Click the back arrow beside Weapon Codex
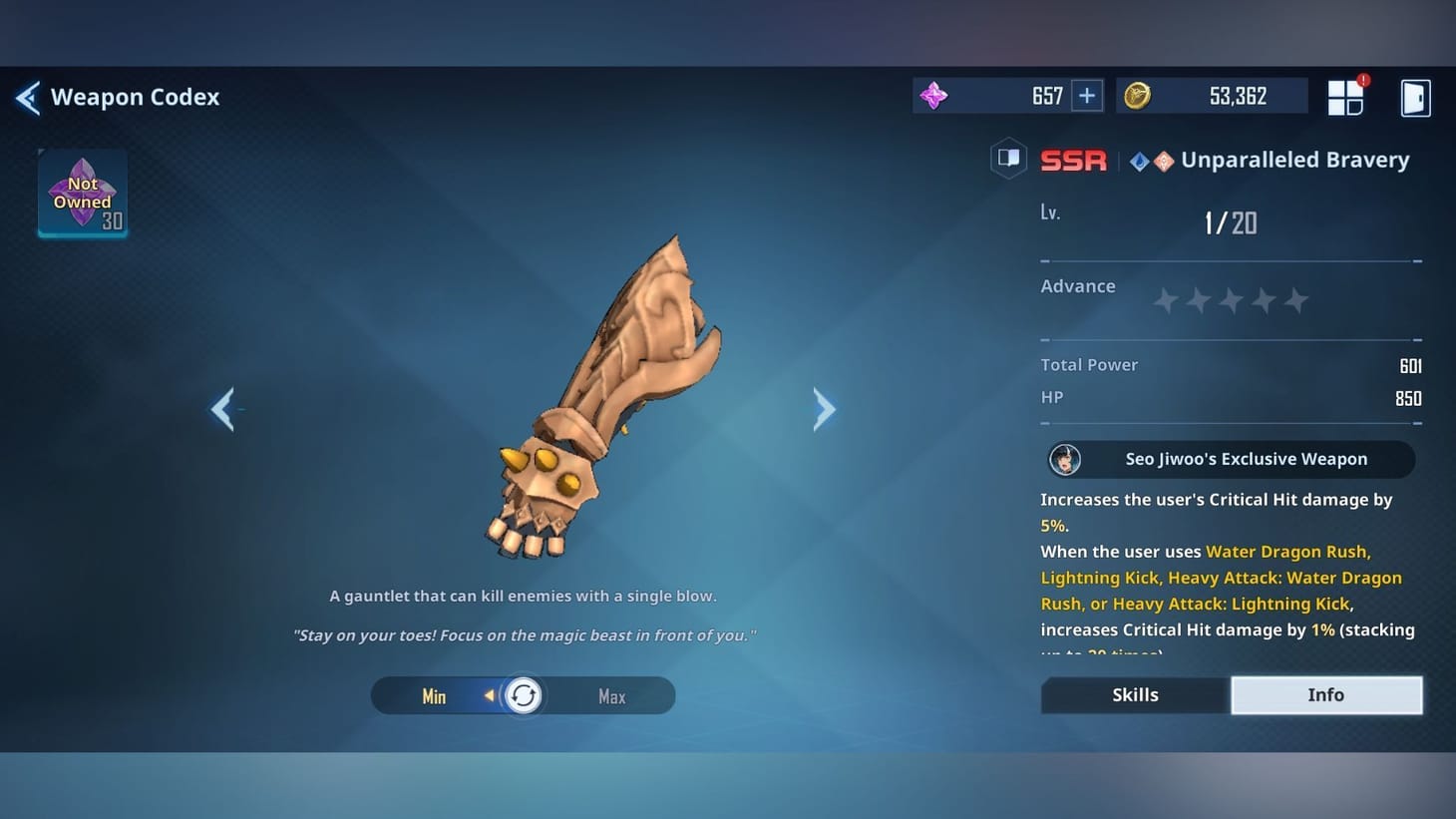The width and height of the screenshot is (1456, 819). pyautogui.click(x=27, y=98)
